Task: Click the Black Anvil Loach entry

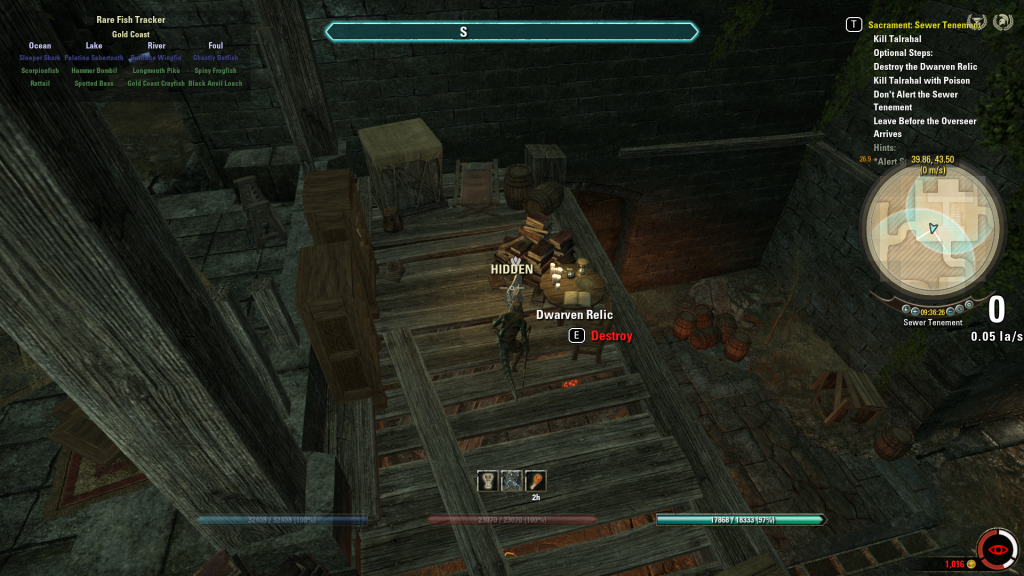Action: coord(216,84)
